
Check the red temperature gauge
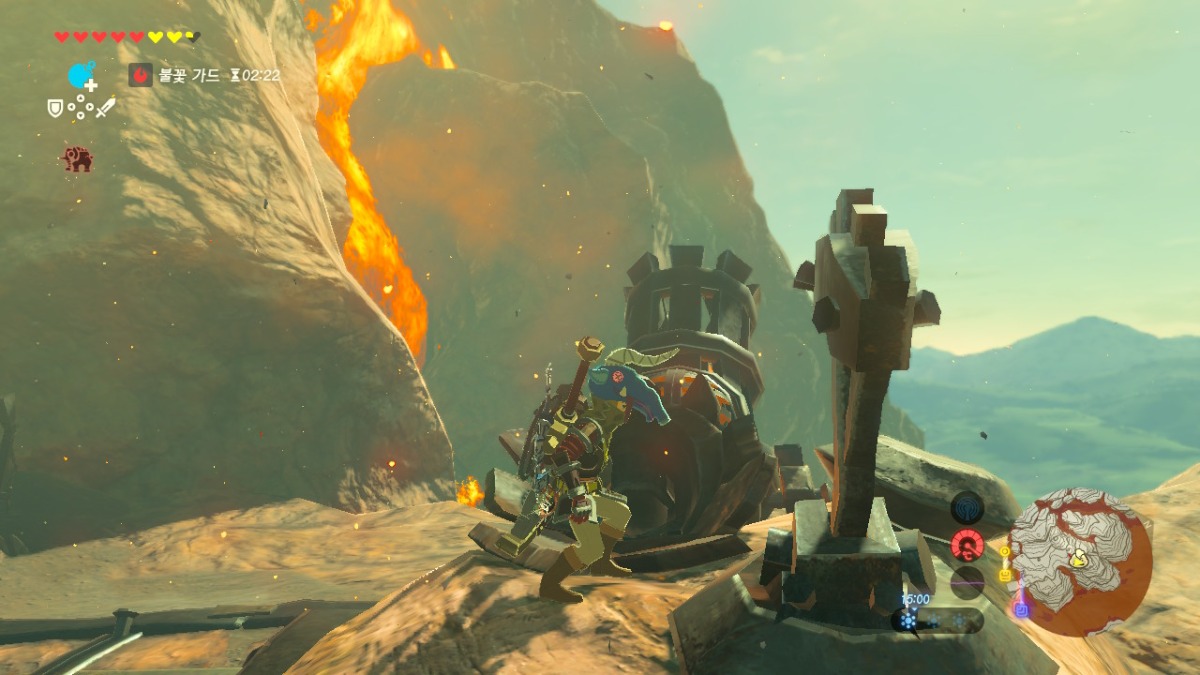coord(967,545)
